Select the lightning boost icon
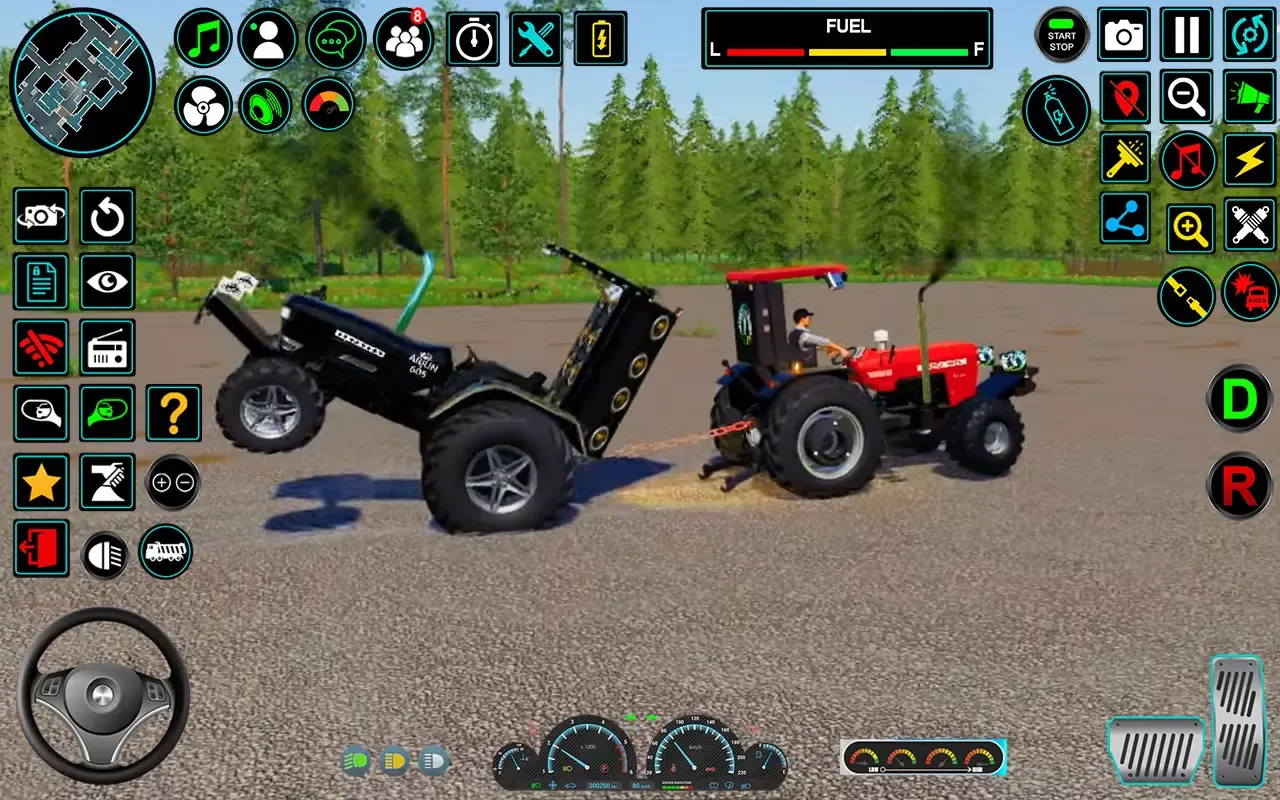The width and height of the screenshot is (1280, 800). click(x=1249, y=160)
